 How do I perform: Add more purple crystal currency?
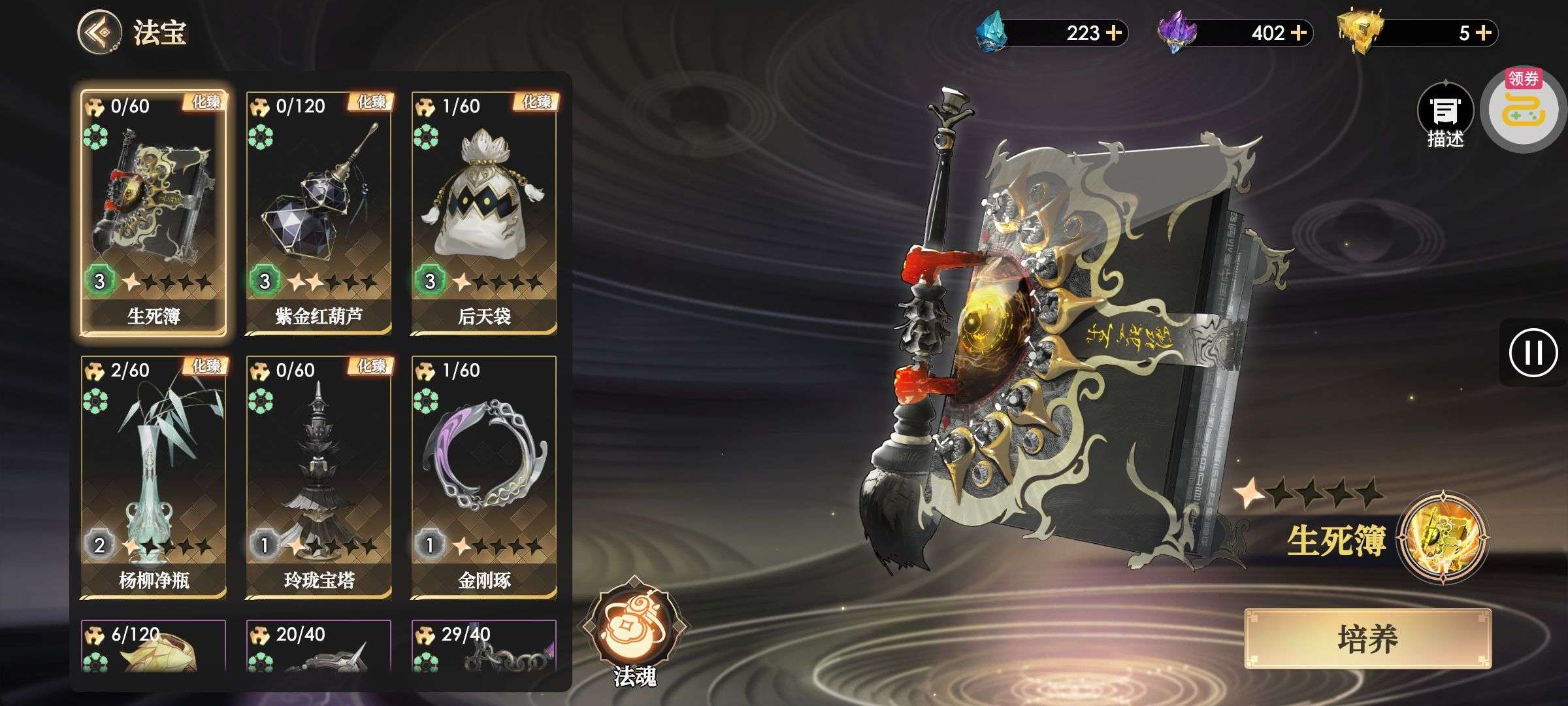1299,33
